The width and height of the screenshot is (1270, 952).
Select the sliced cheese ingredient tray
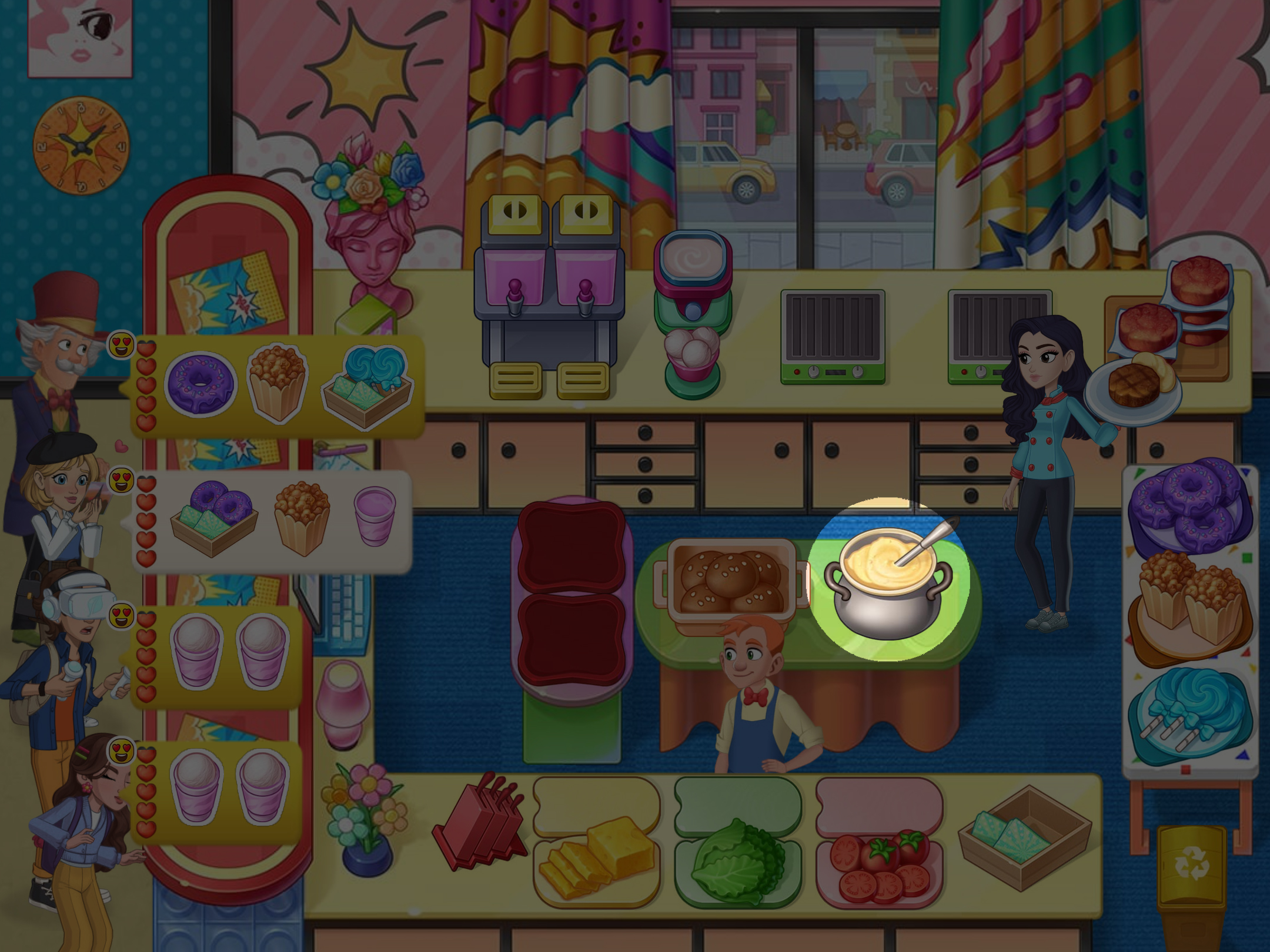(597, 859)
